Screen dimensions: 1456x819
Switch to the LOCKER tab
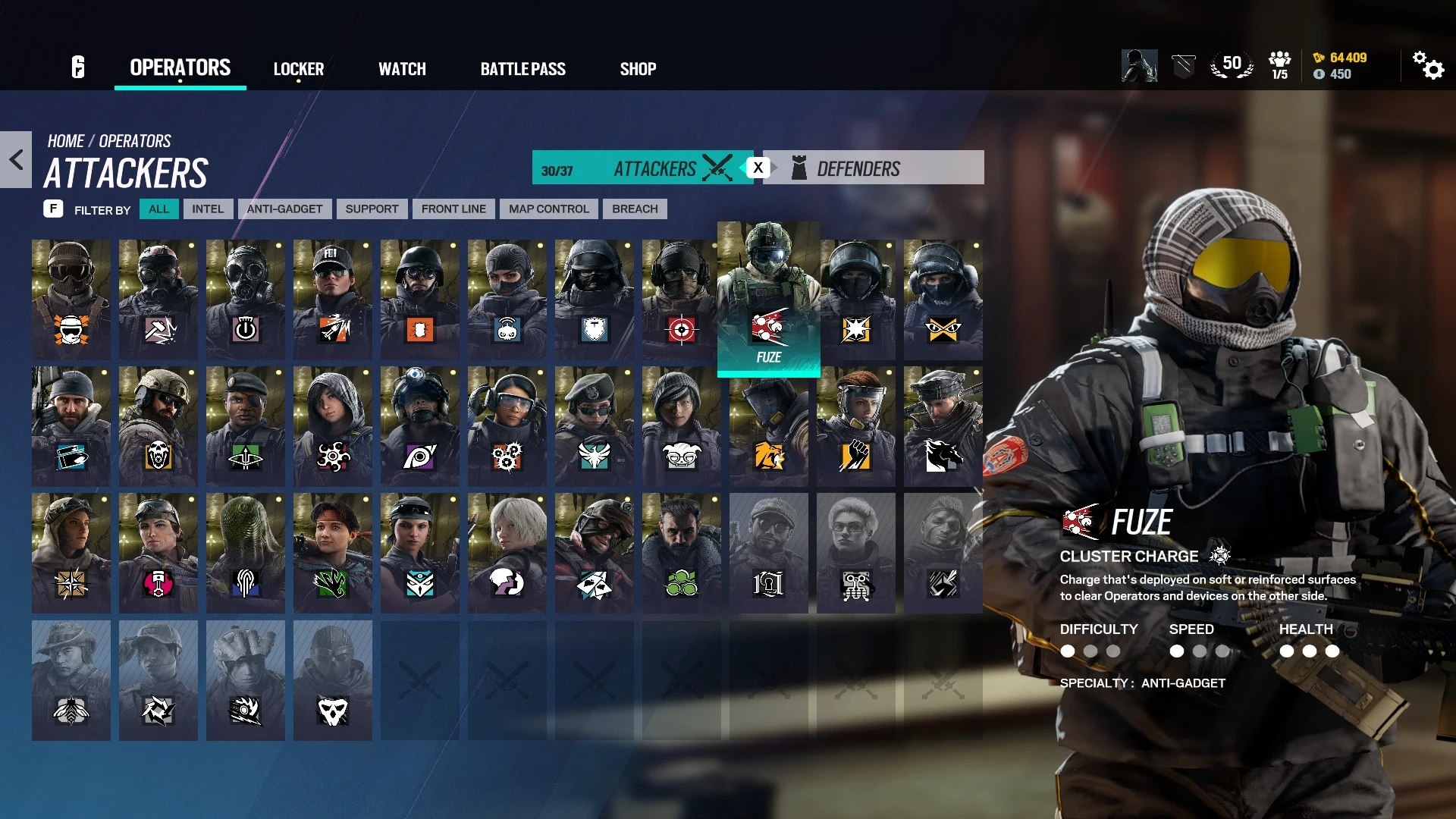[x=299, y=68]
